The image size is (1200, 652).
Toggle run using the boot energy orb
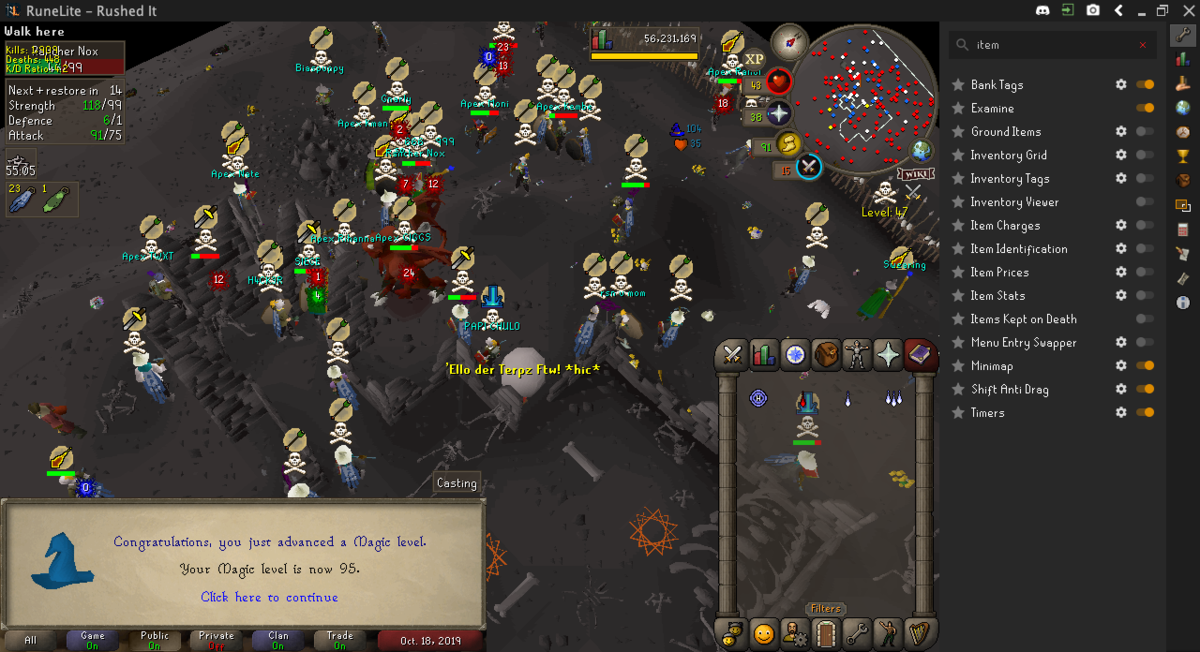(788, 143)
